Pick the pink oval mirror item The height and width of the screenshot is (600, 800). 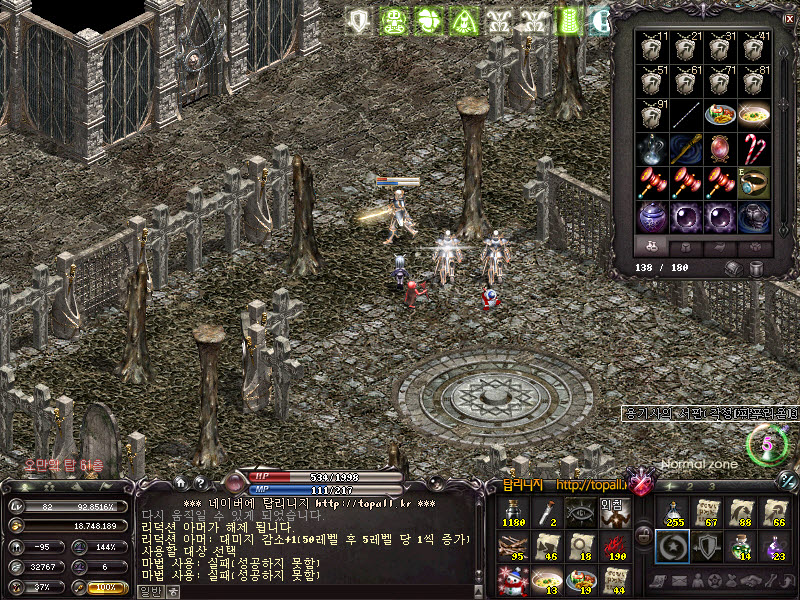pyautogui.click(x=720, y=148)
